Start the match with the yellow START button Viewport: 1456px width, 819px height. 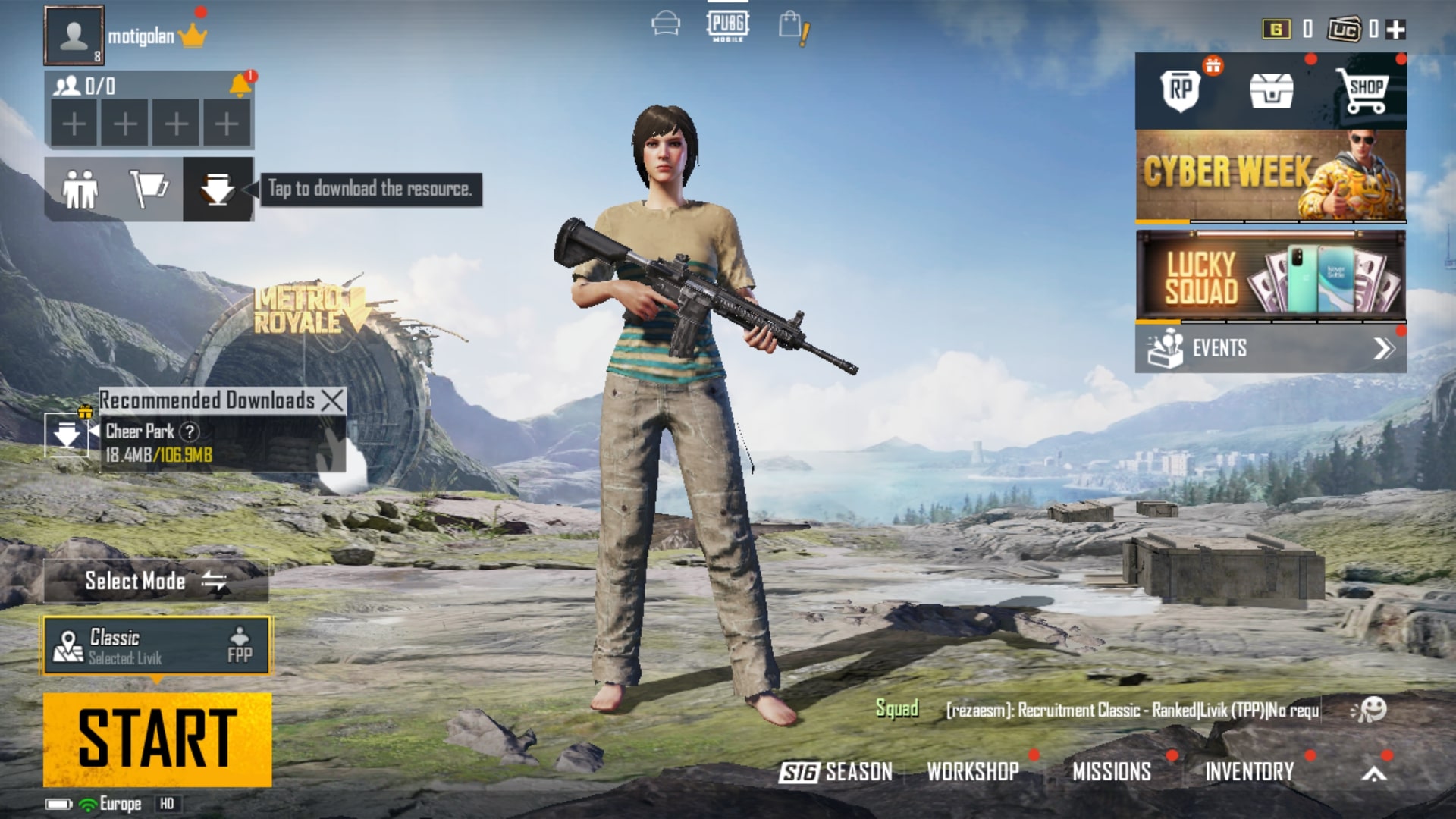tap(157, 739)
